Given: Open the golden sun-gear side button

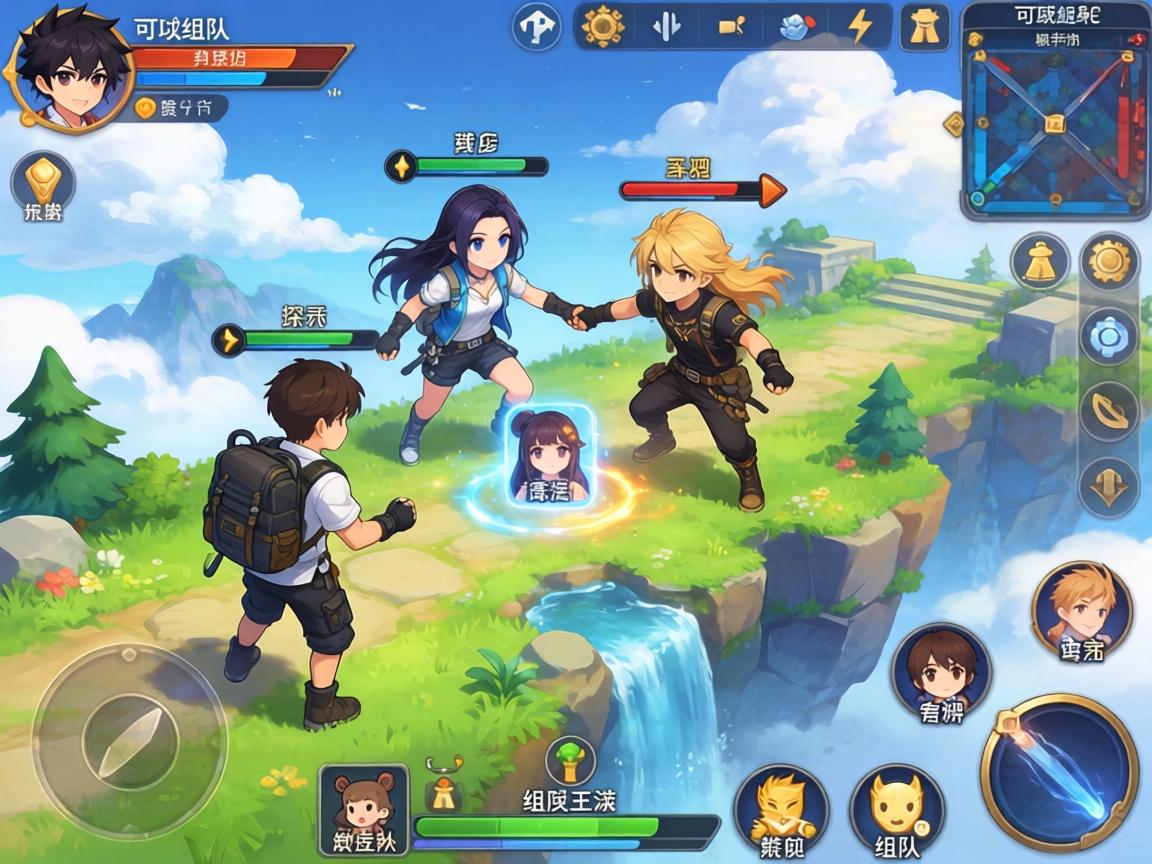Looking at the screenshot, I should (x=1109, y=262).
